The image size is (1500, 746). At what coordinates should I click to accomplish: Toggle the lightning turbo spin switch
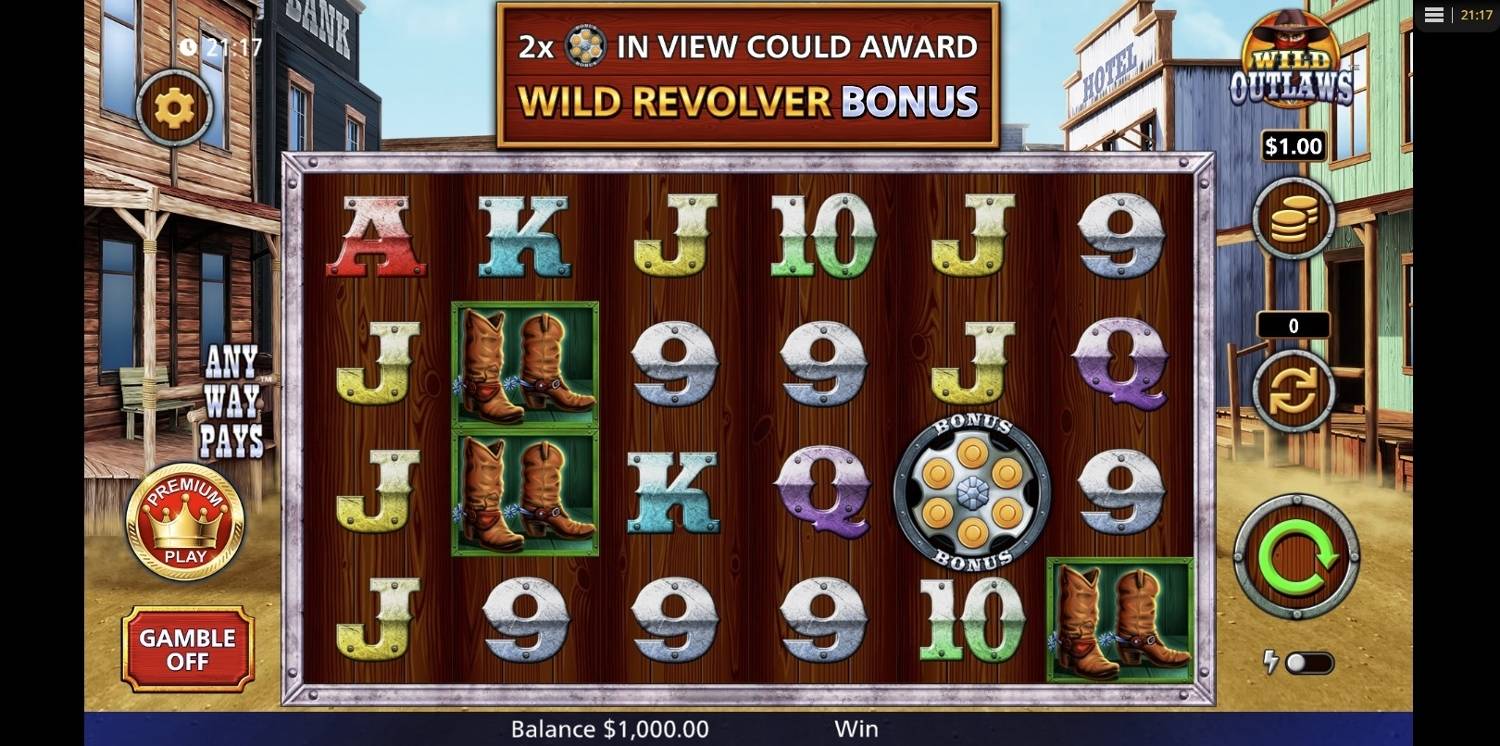(x=1309, y=663)
